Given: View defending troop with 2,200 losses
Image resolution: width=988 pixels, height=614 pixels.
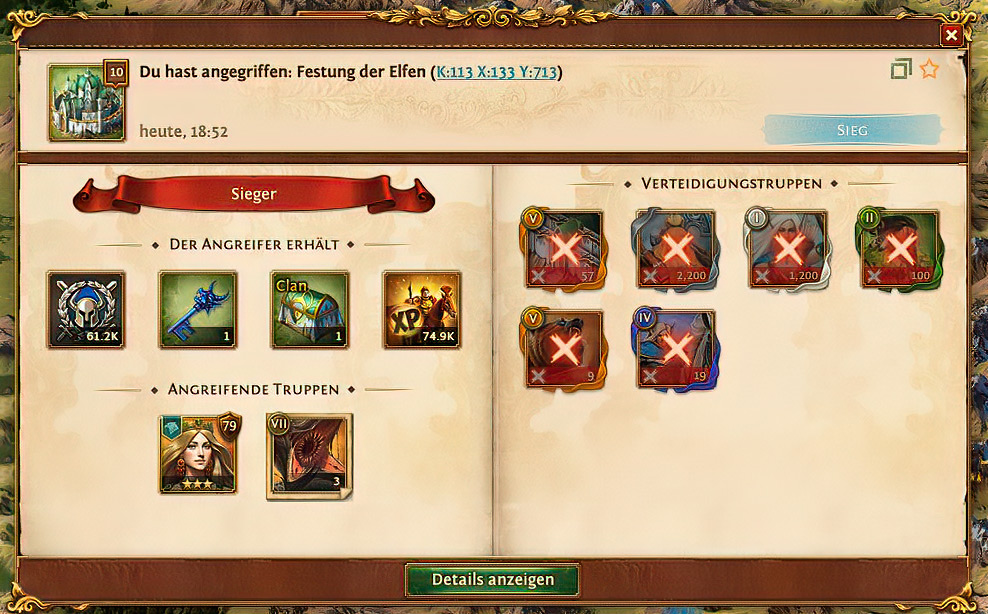Looking at the screenshot, I should (676, 249).
